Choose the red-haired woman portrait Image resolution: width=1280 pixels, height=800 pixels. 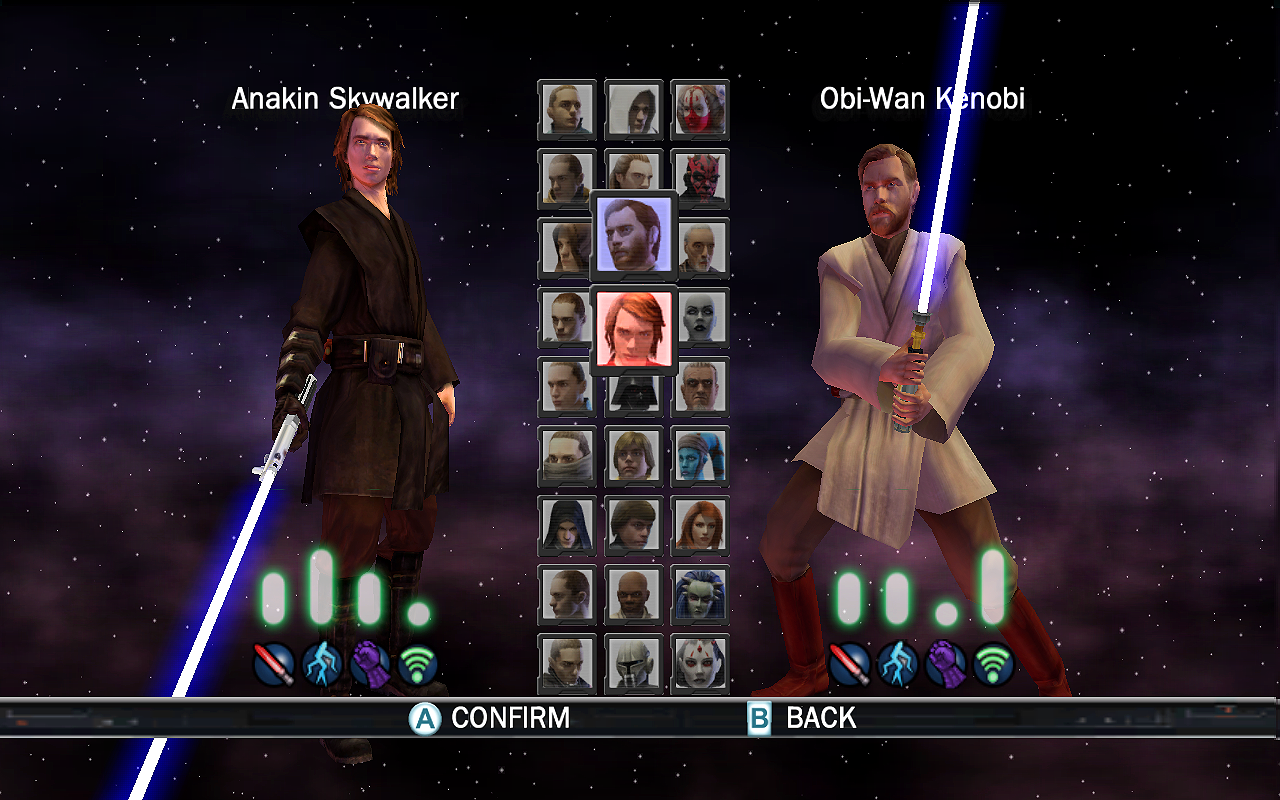(700, 525)
